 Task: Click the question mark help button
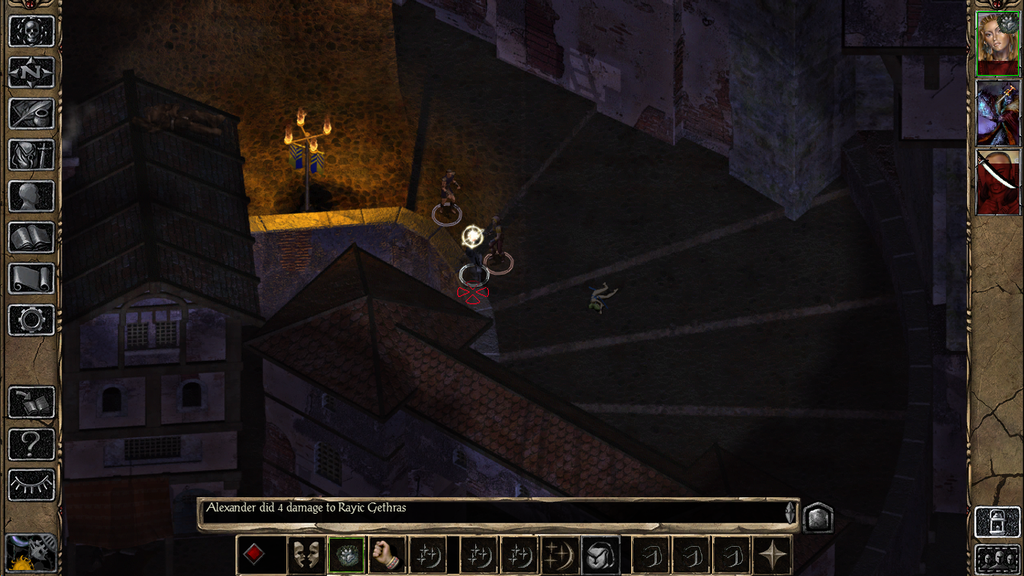(x=31, y=443)
